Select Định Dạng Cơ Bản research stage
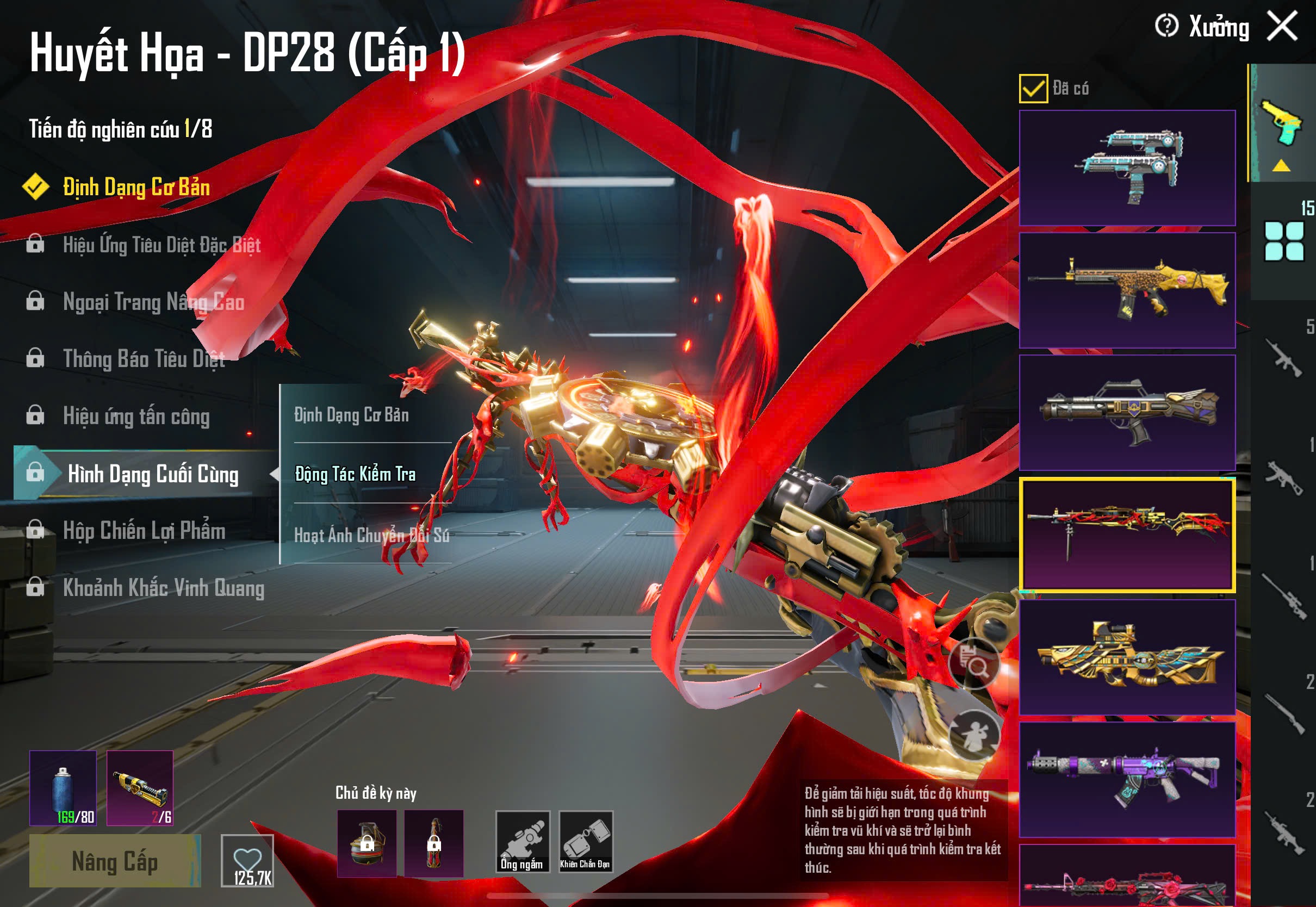The image size is (1316, 907). 136,188
